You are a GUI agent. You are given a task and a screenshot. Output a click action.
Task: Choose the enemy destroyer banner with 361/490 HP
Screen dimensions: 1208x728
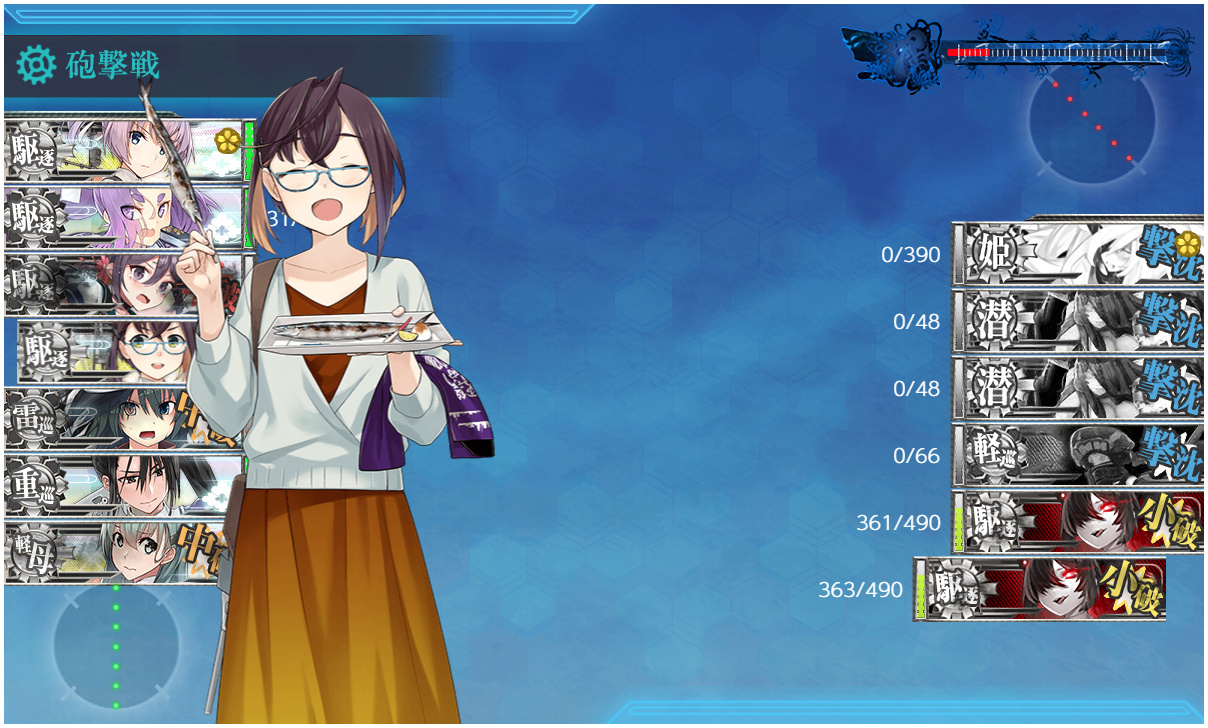pos(1078,523)
